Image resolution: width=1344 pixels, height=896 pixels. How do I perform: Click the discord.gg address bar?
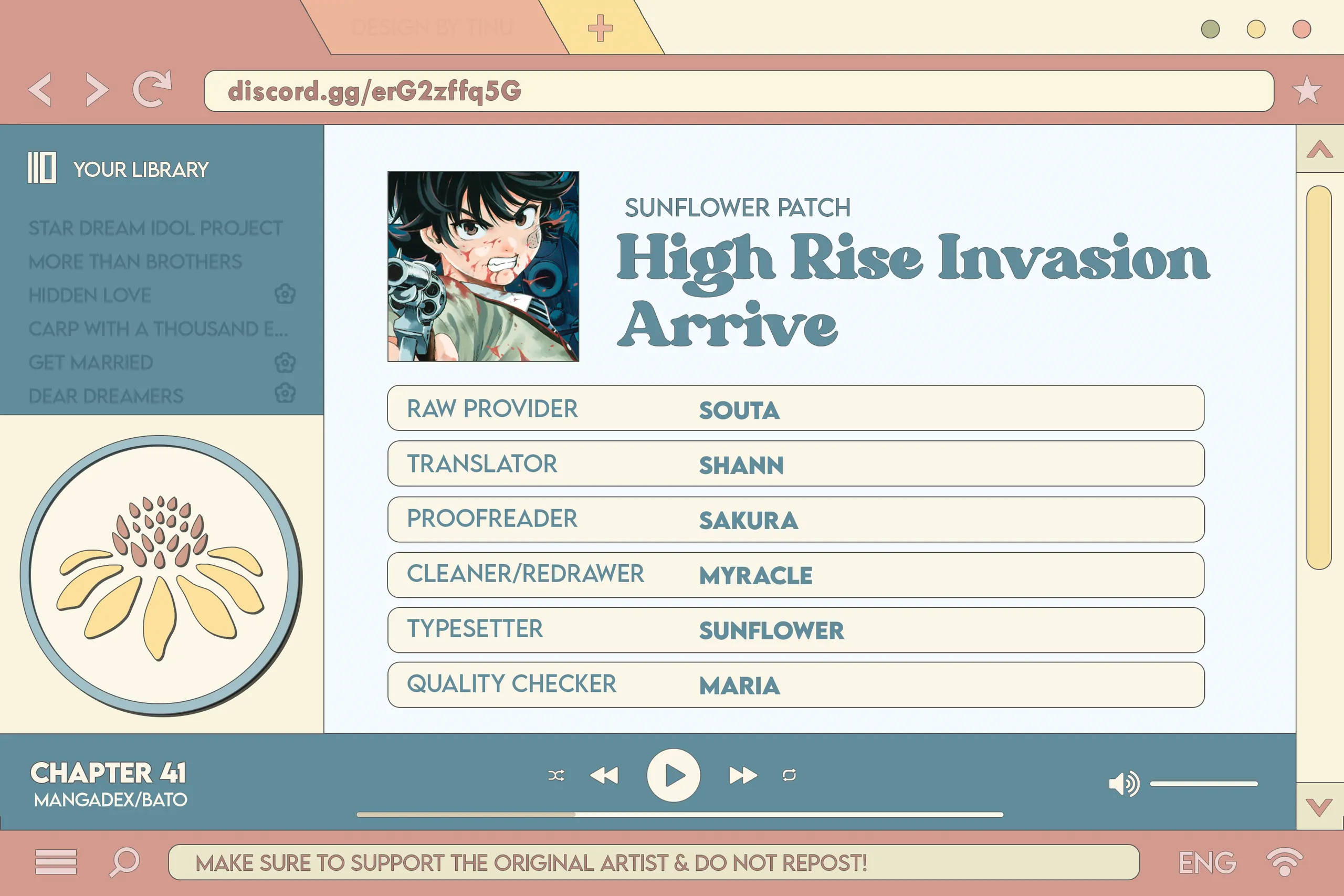738,91
